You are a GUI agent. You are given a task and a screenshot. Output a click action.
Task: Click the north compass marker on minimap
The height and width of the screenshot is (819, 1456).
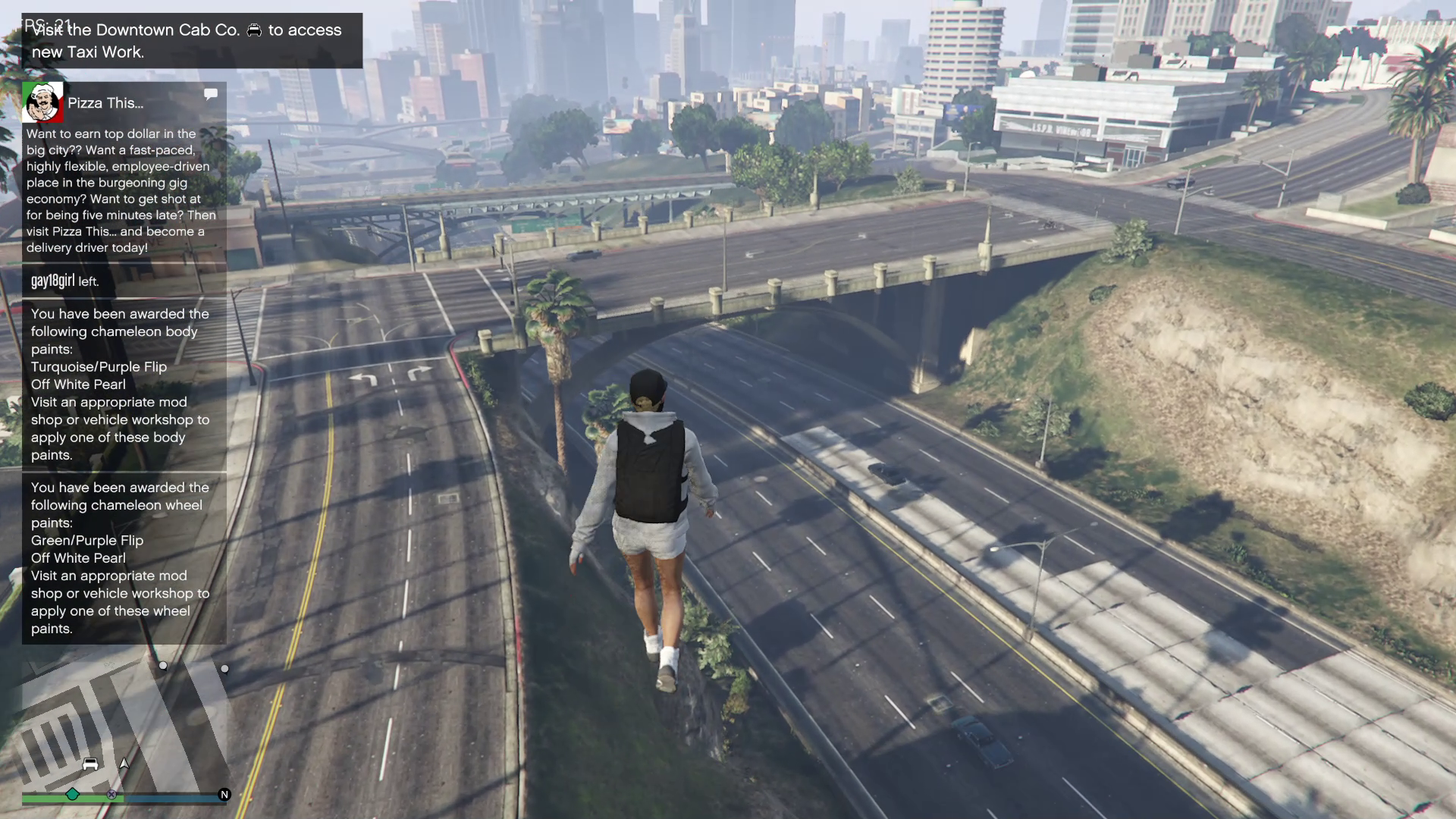coord(224,795)
